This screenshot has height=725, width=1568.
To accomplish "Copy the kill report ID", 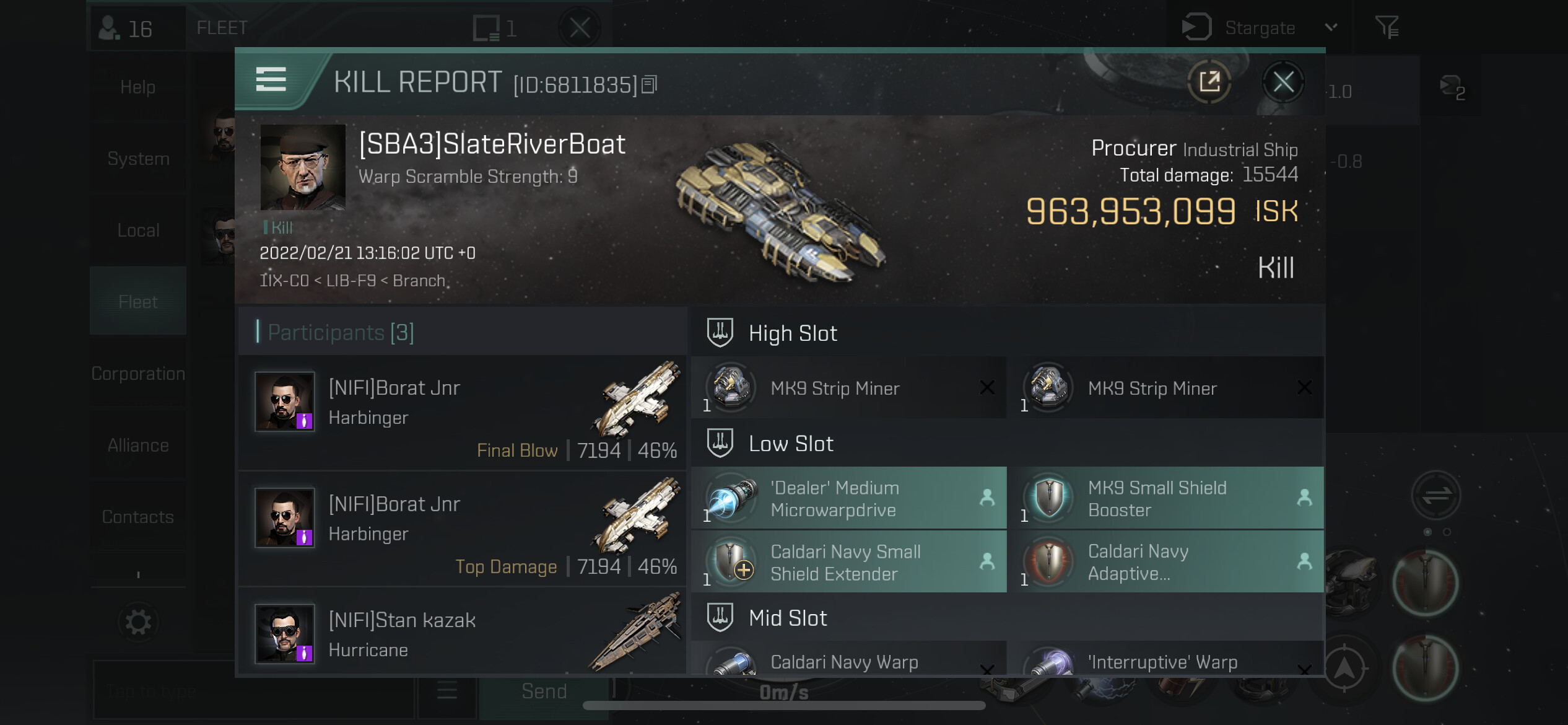I will pos(649,84).
